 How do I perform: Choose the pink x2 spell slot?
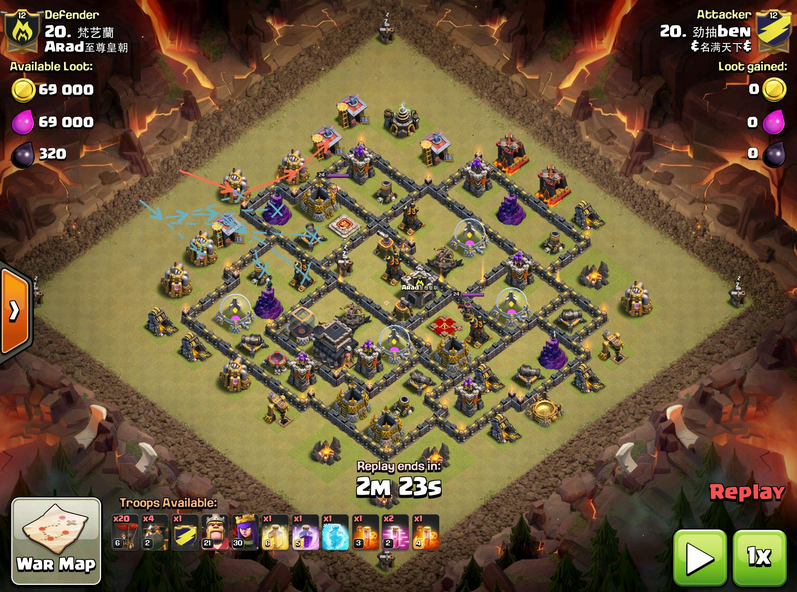[394, 532]
